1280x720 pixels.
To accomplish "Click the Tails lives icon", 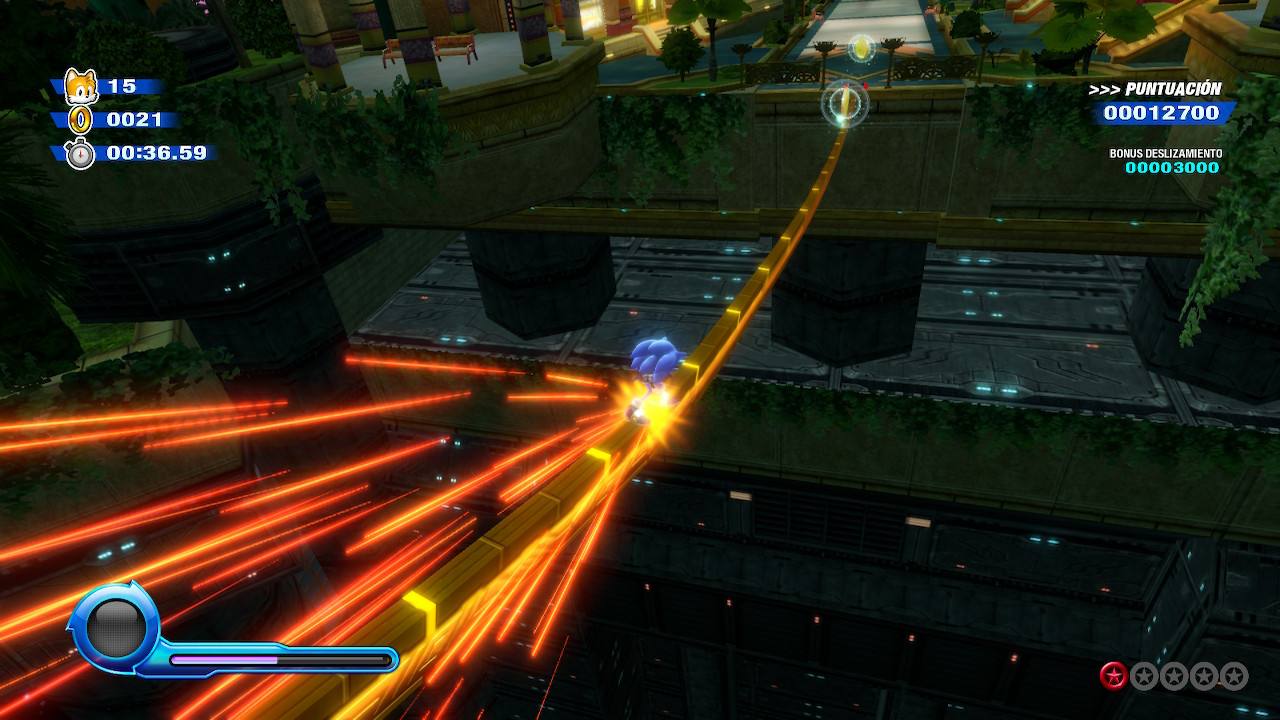I will (80, 87).
